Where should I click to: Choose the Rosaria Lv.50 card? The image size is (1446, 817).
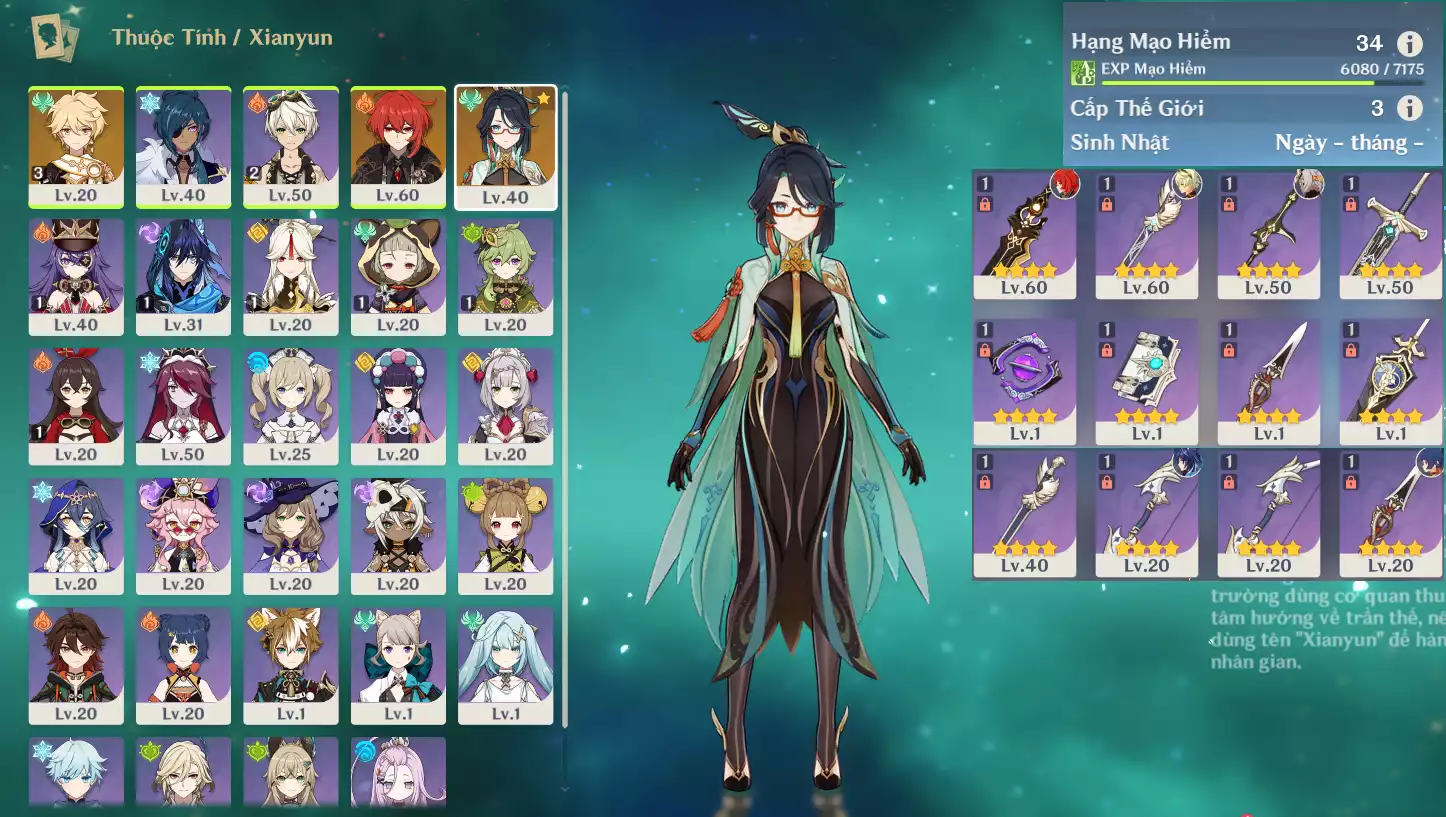[183, 406]
